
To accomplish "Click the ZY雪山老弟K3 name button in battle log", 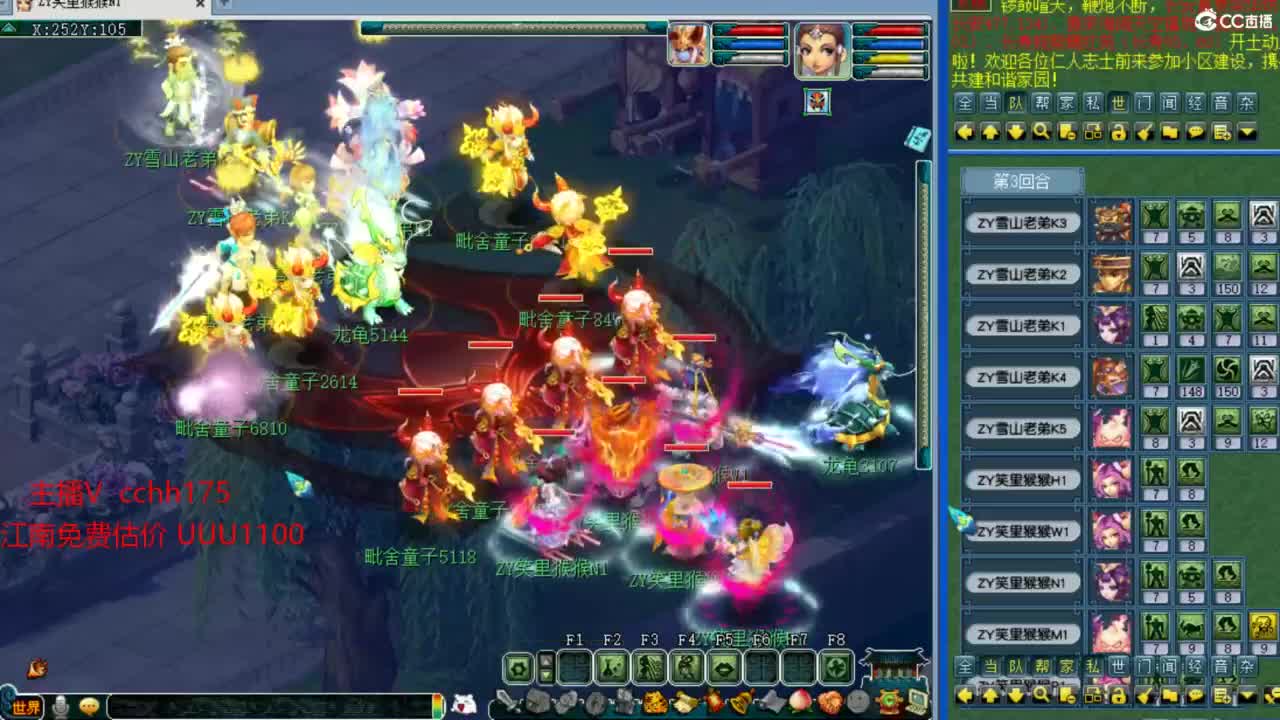I will pyautogui.click(x=1021, y=223).
